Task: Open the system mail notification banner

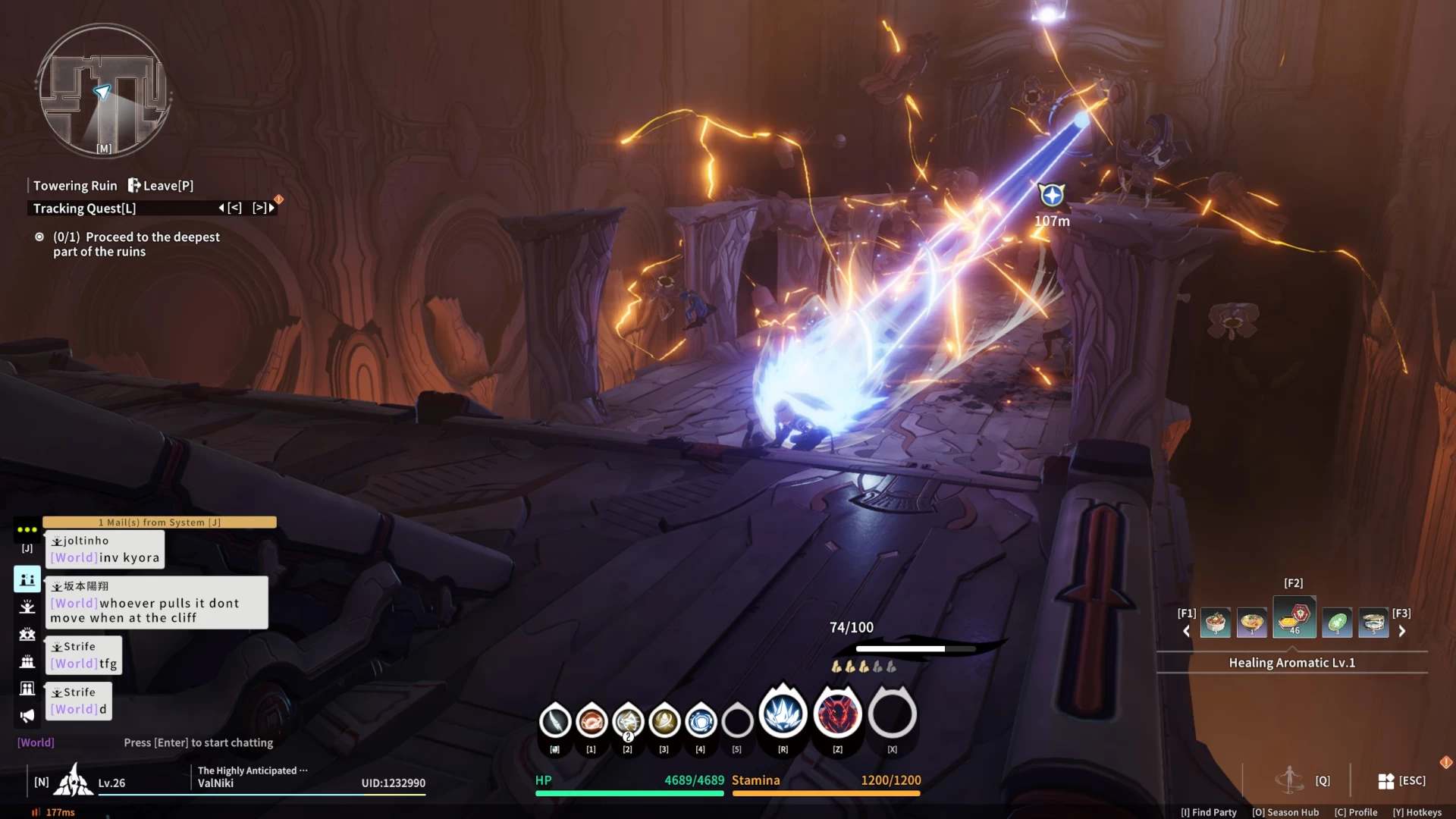Action: pos(159,522)
